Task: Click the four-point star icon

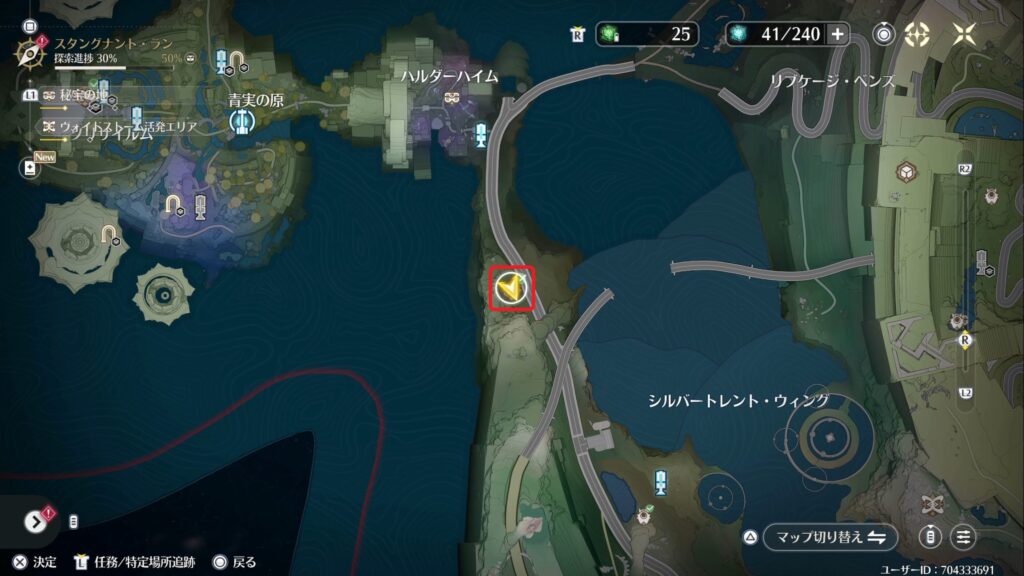Action: [x=963, y=34]
